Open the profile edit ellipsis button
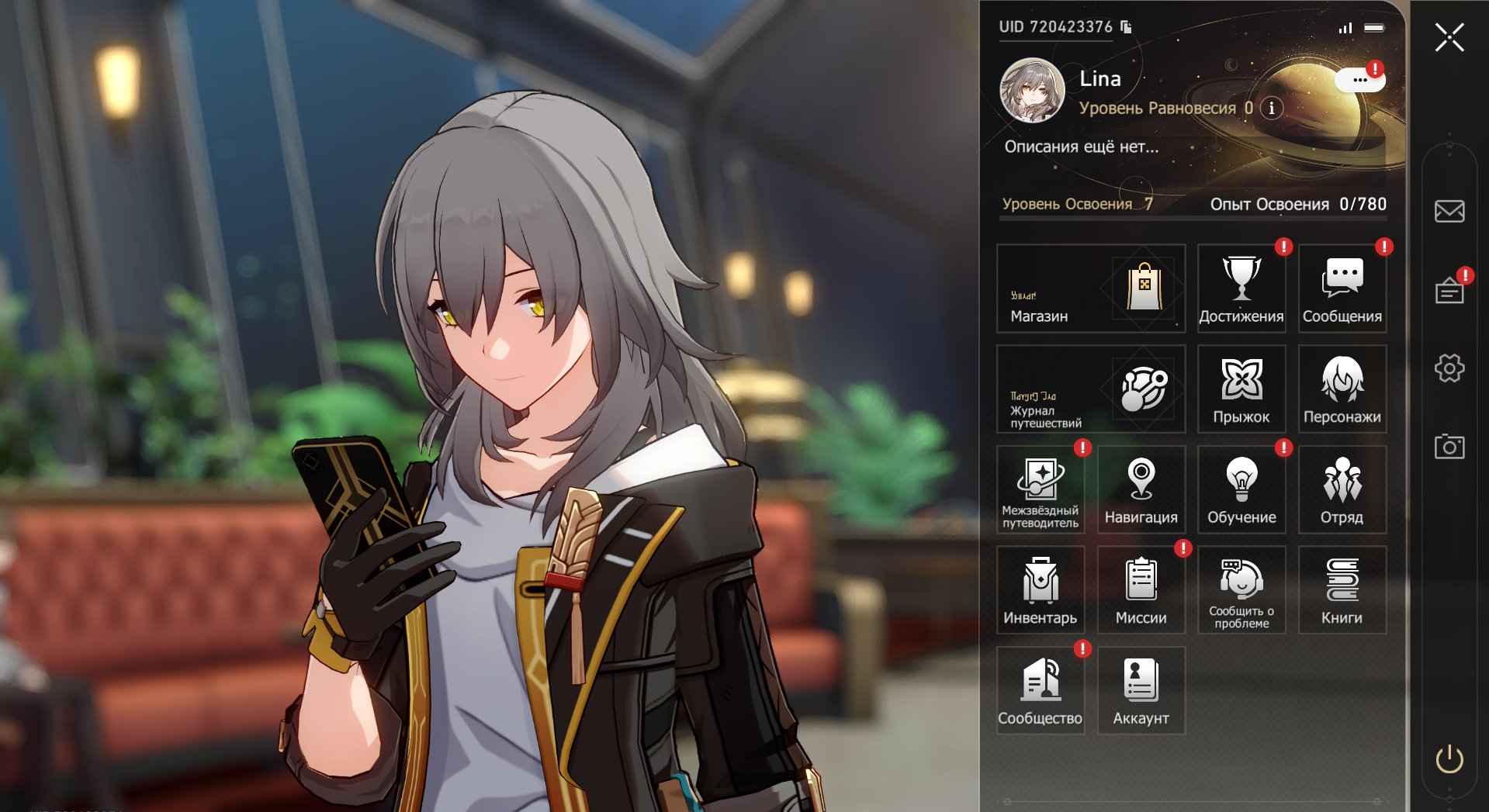 [x=1359, y=78]
